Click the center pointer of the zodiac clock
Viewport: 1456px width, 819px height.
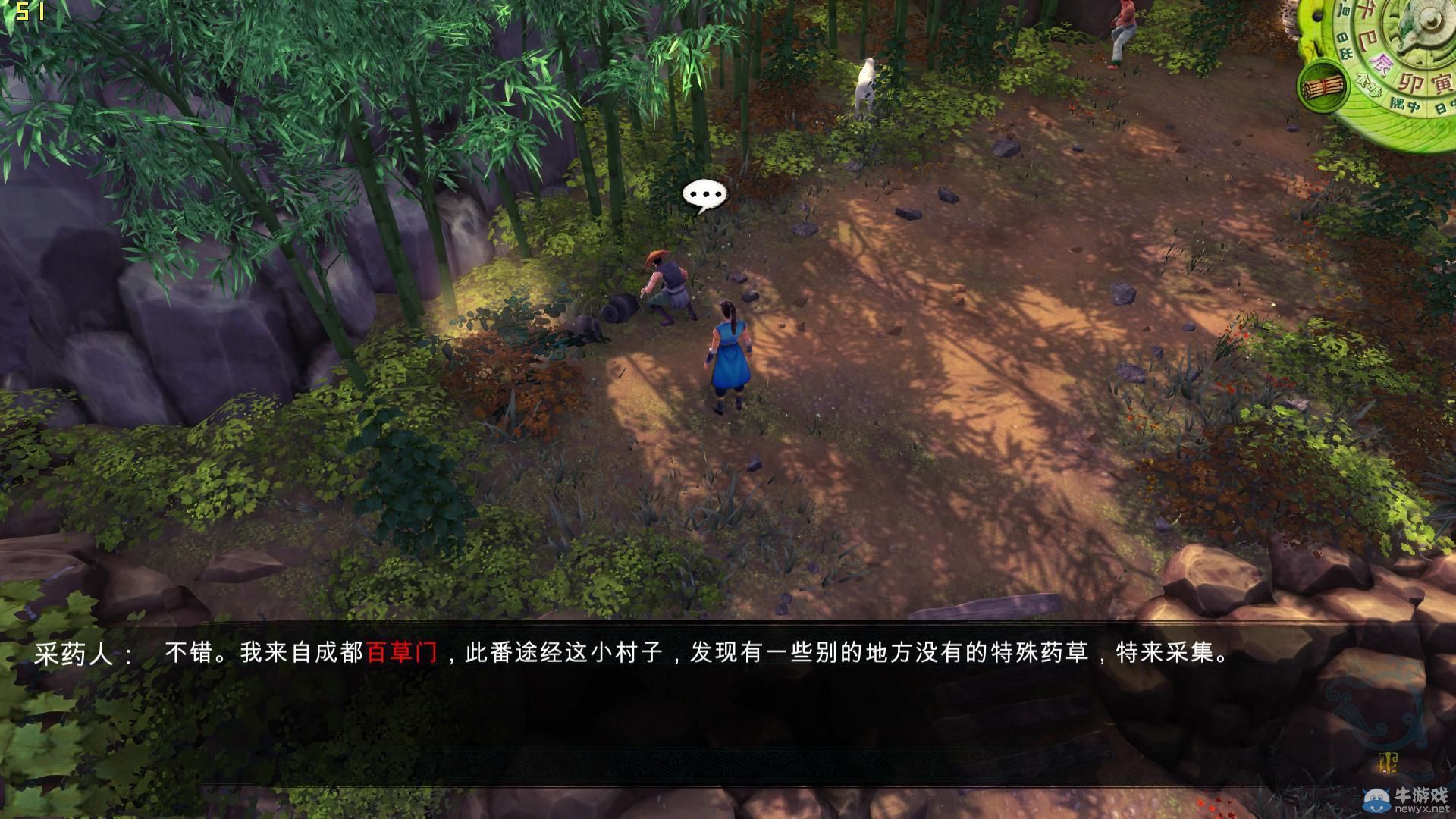tap(1432, 19)
